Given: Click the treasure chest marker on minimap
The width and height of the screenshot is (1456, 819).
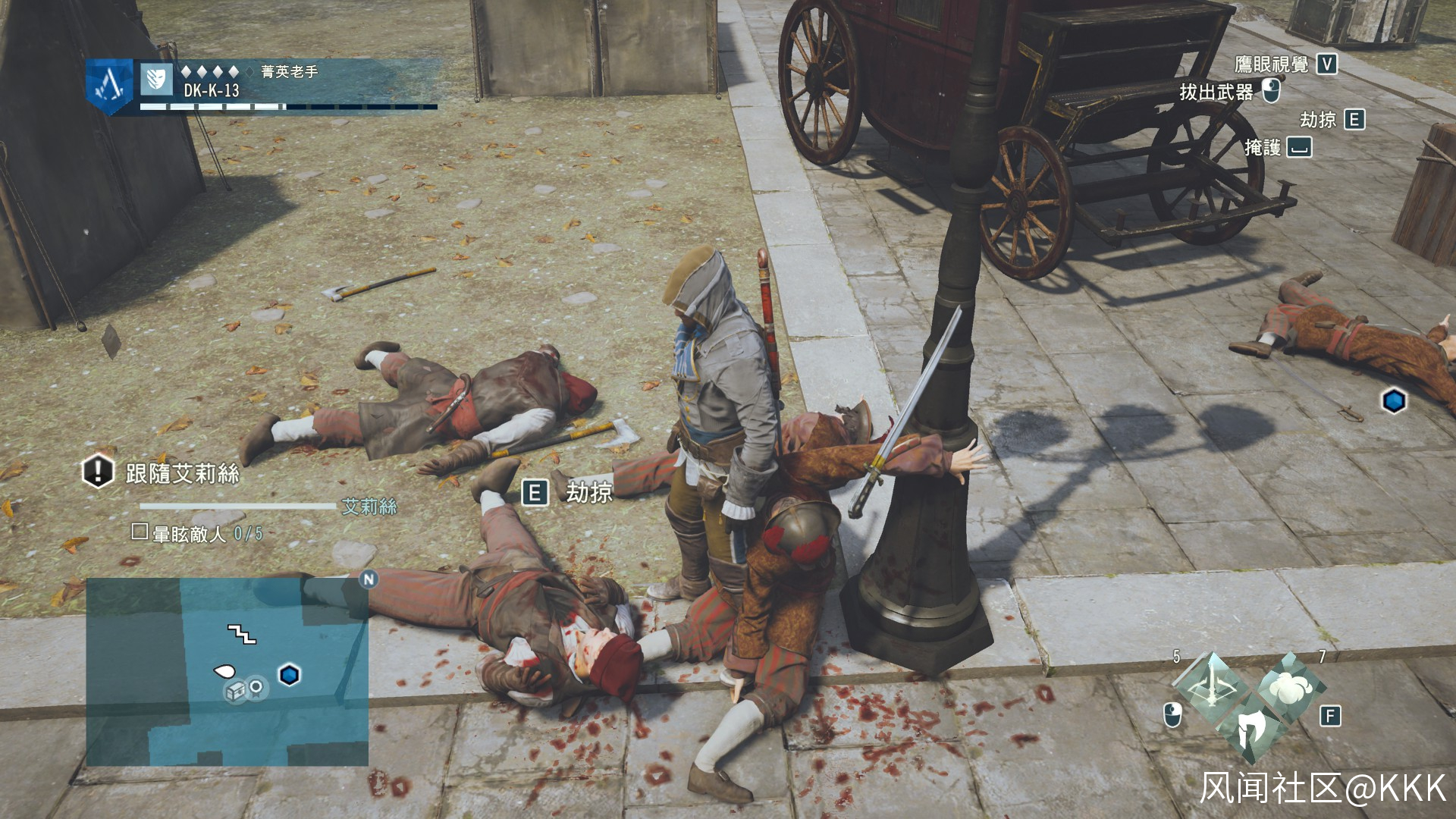Looking at the screenshot, I should (235, 690).
